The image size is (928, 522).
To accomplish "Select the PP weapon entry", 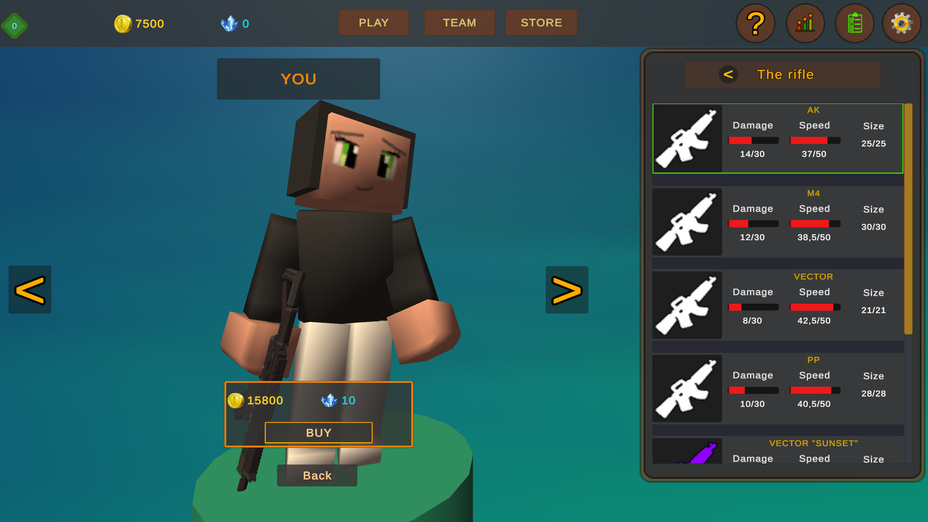I will 777,388.
